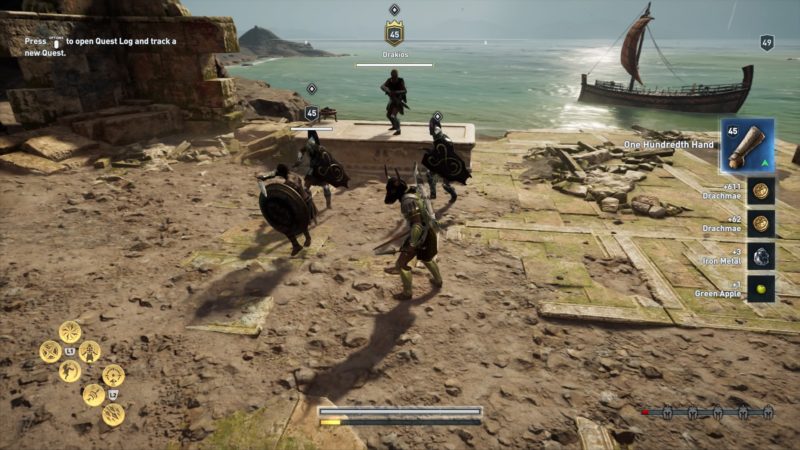Activate the crossed-shield melee ability
Image resolution: width=800 pixels, height=450 pixels.
[50, 352]
